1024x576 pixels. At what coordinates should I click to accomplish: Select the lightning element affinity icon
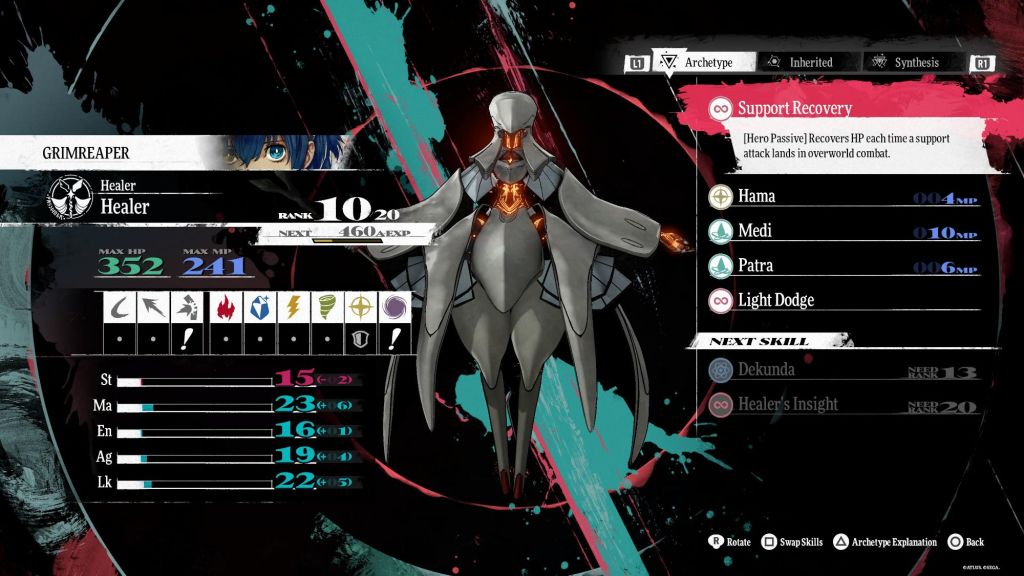tap(295, 308)
